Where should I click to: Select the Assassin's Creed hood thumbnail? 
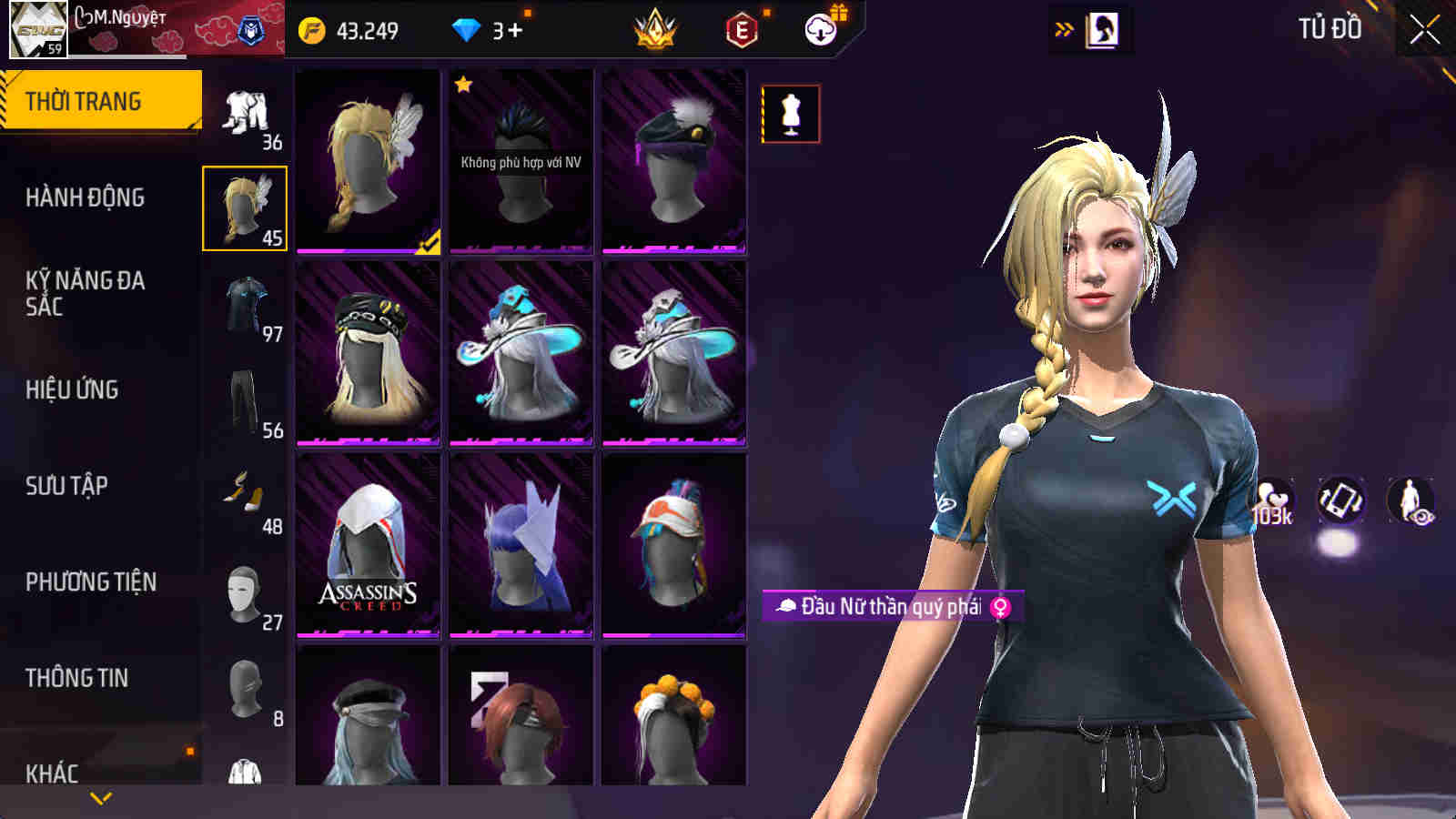tap(367, 546)
